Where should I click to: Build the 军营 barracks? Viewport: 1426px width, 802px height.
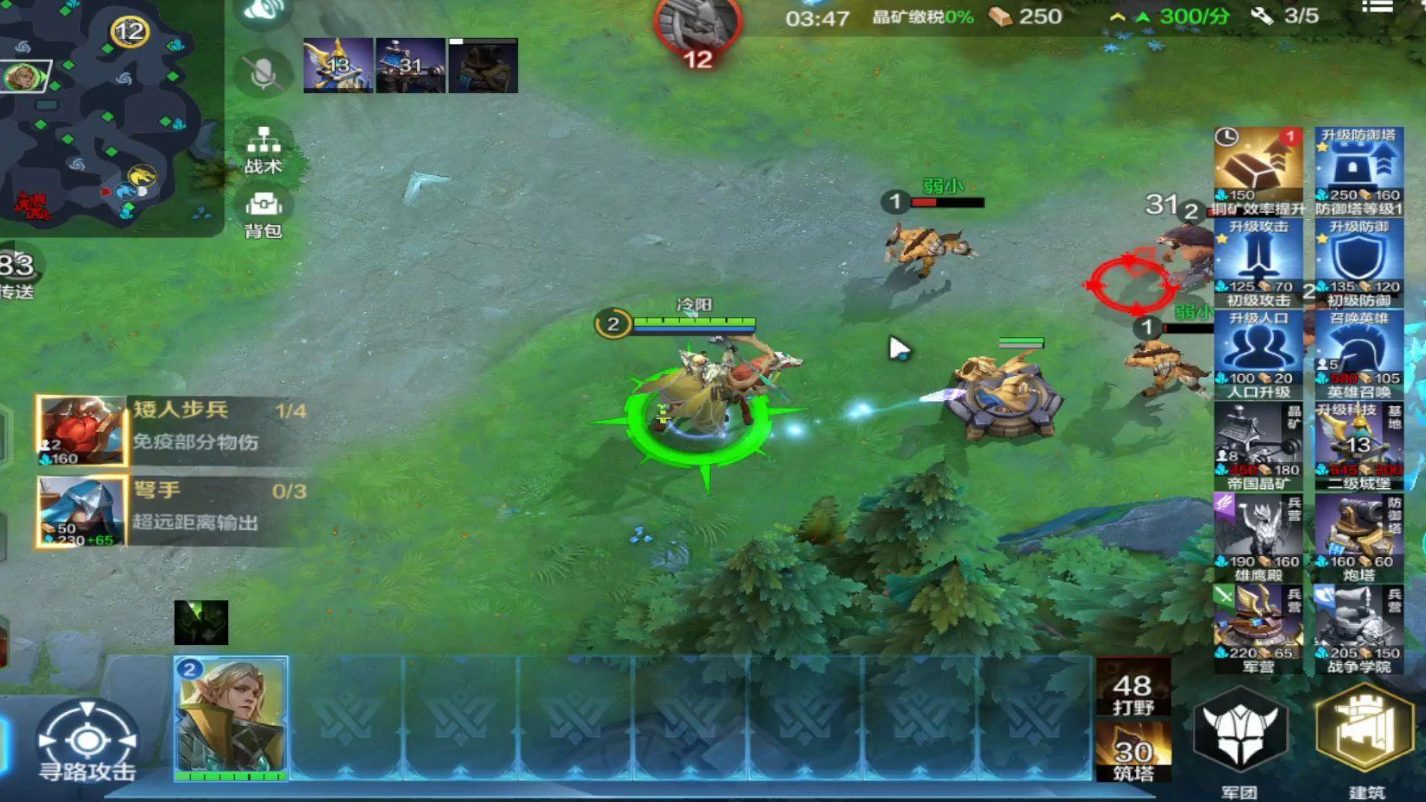pyautogui.click(x=1258, y=625)
